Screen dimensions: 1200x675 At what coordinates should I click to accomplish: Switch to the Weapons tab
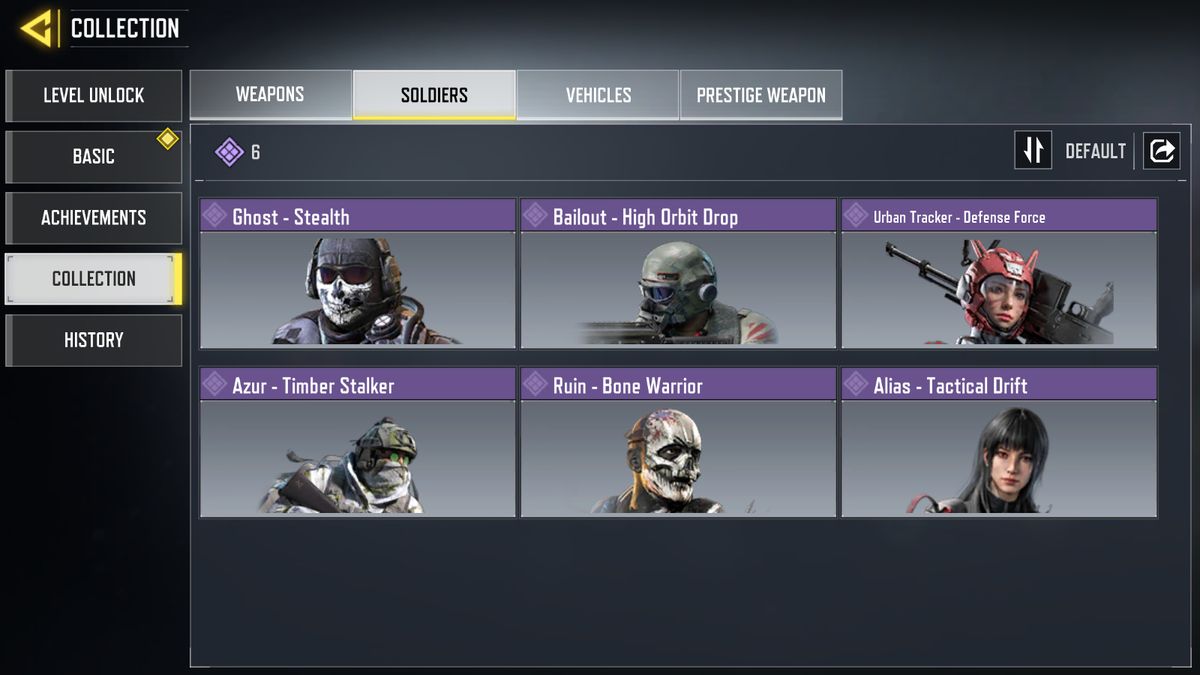pyautogui.click(x=270, y=95)
